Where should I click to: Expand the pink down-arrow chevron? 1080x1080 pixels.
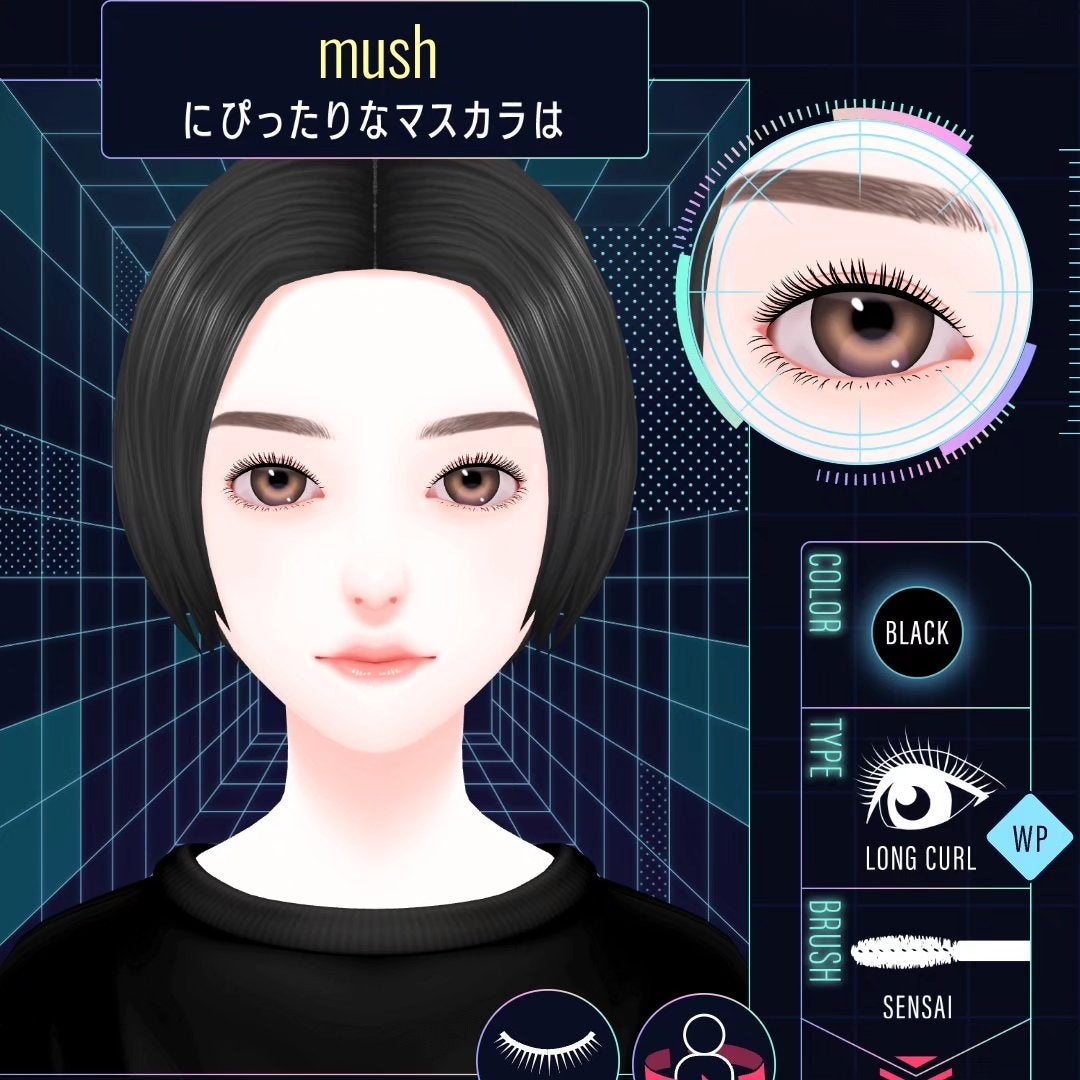918,1064
